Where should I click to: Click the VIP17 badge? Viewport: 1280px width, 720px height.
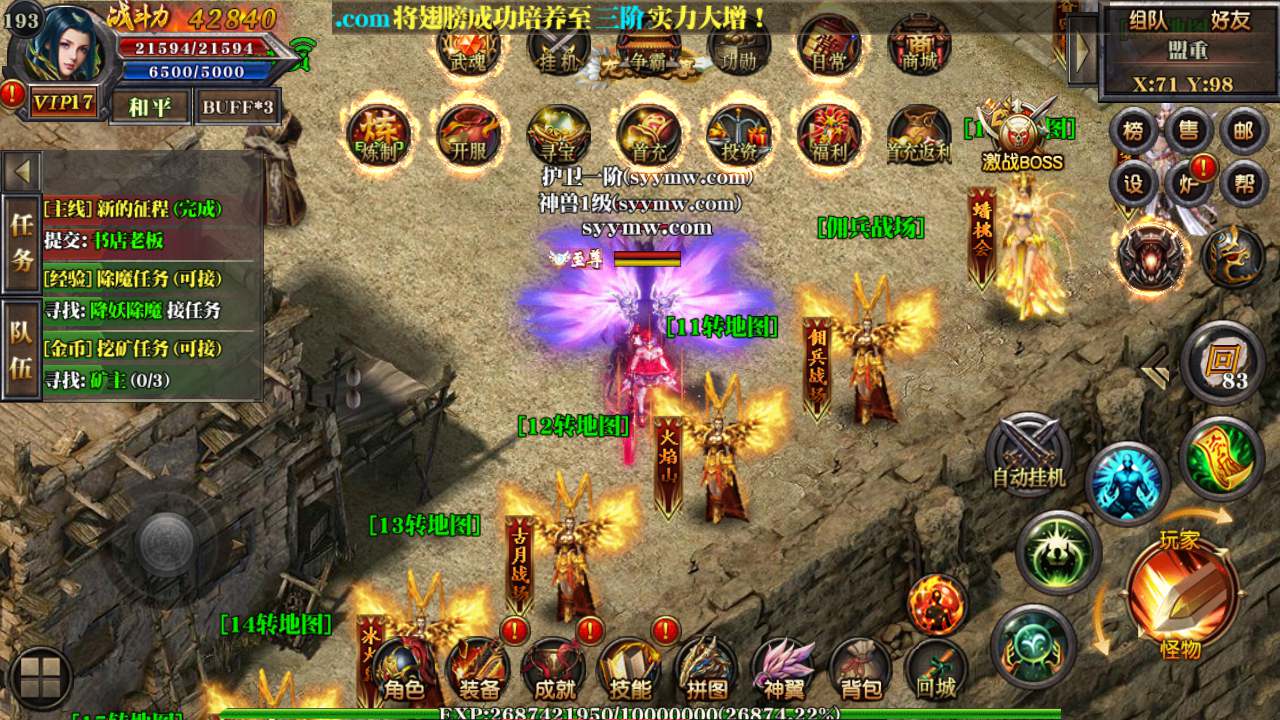63,104
